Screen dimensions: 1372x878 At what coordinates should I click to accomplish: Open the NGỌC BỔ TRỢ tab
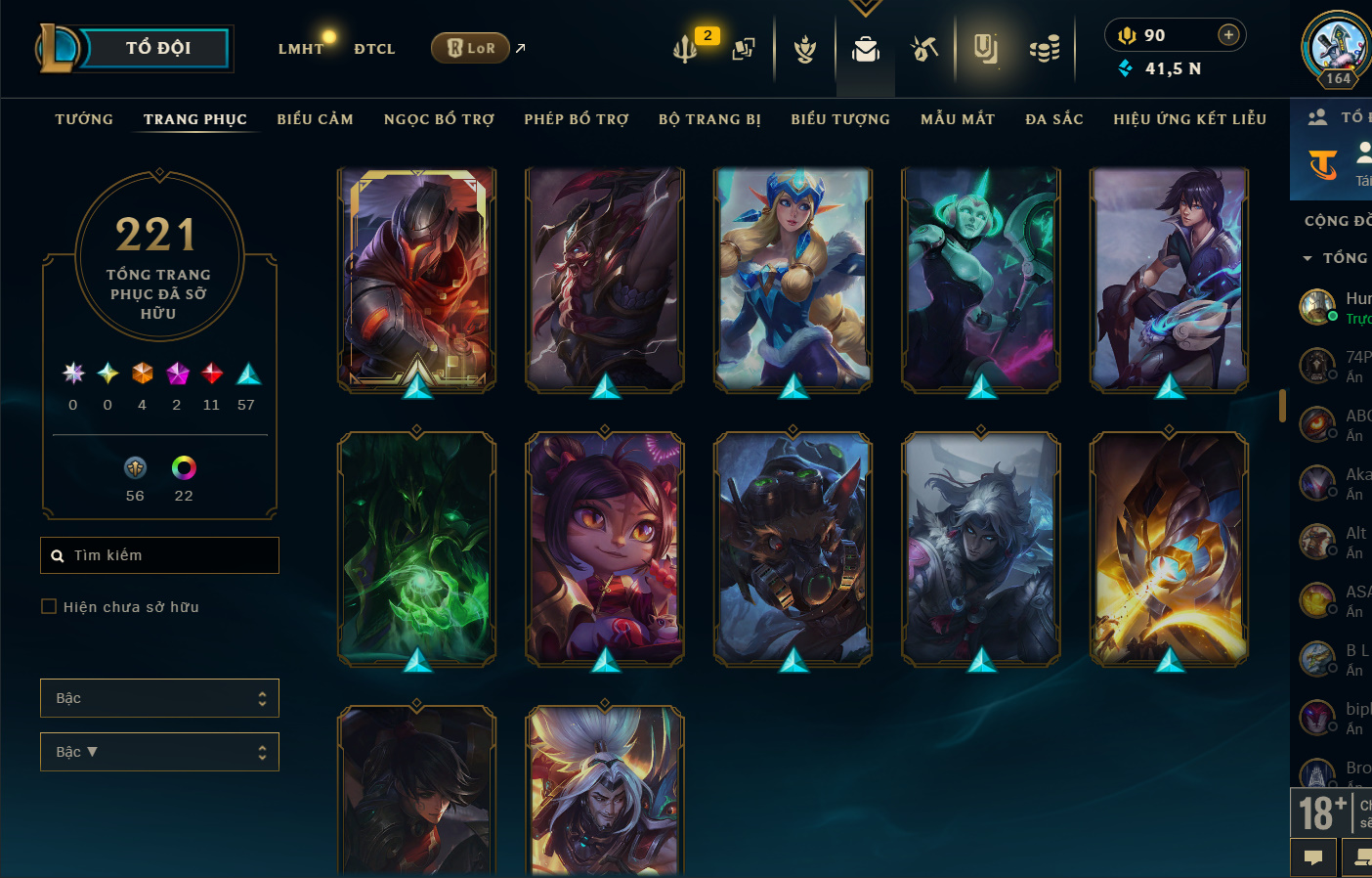pyautogui.click(x=439, y=119)
